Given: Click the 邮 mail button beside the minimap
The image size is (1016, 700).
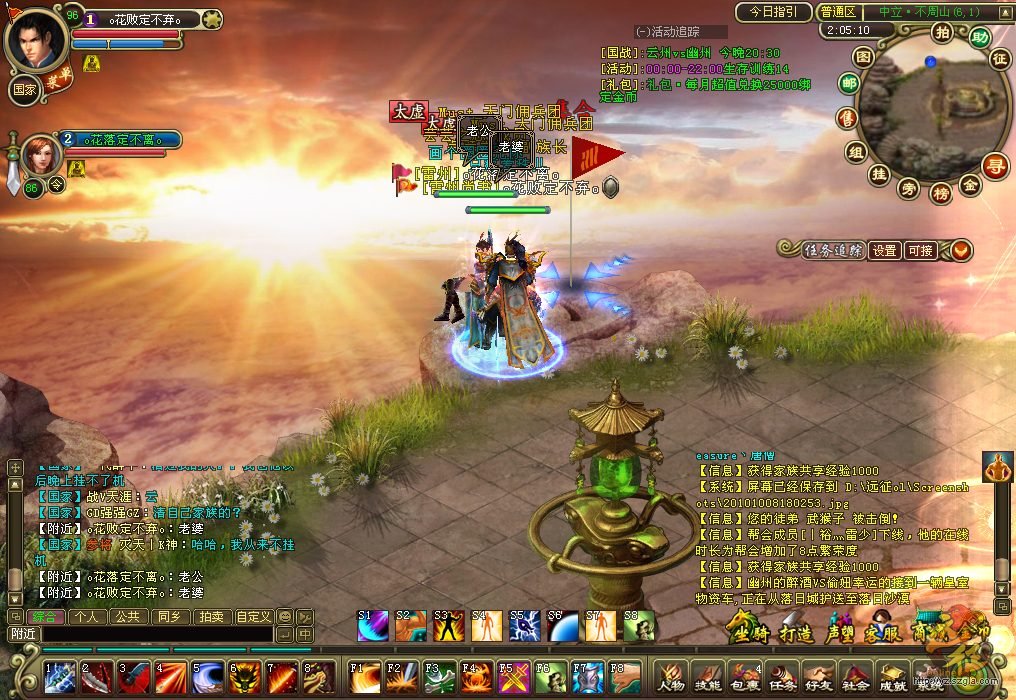Looking at the screenshot, I should (850, 84).
